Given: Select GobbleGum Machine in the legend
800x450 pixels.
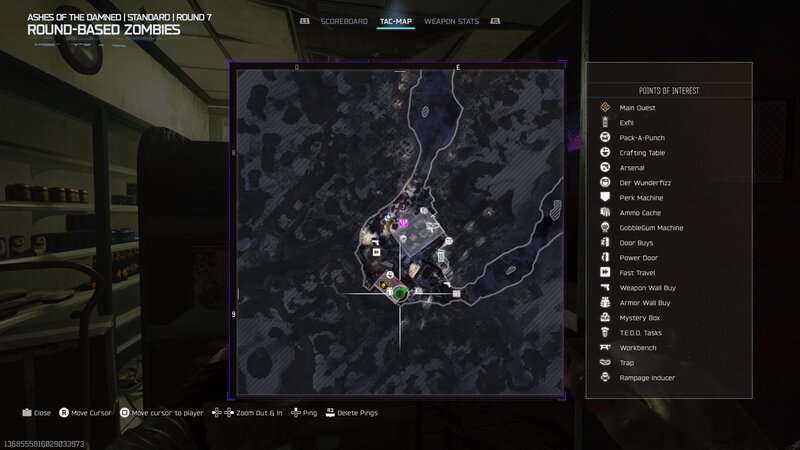Looking at the screenshot, I should (651, 228).
